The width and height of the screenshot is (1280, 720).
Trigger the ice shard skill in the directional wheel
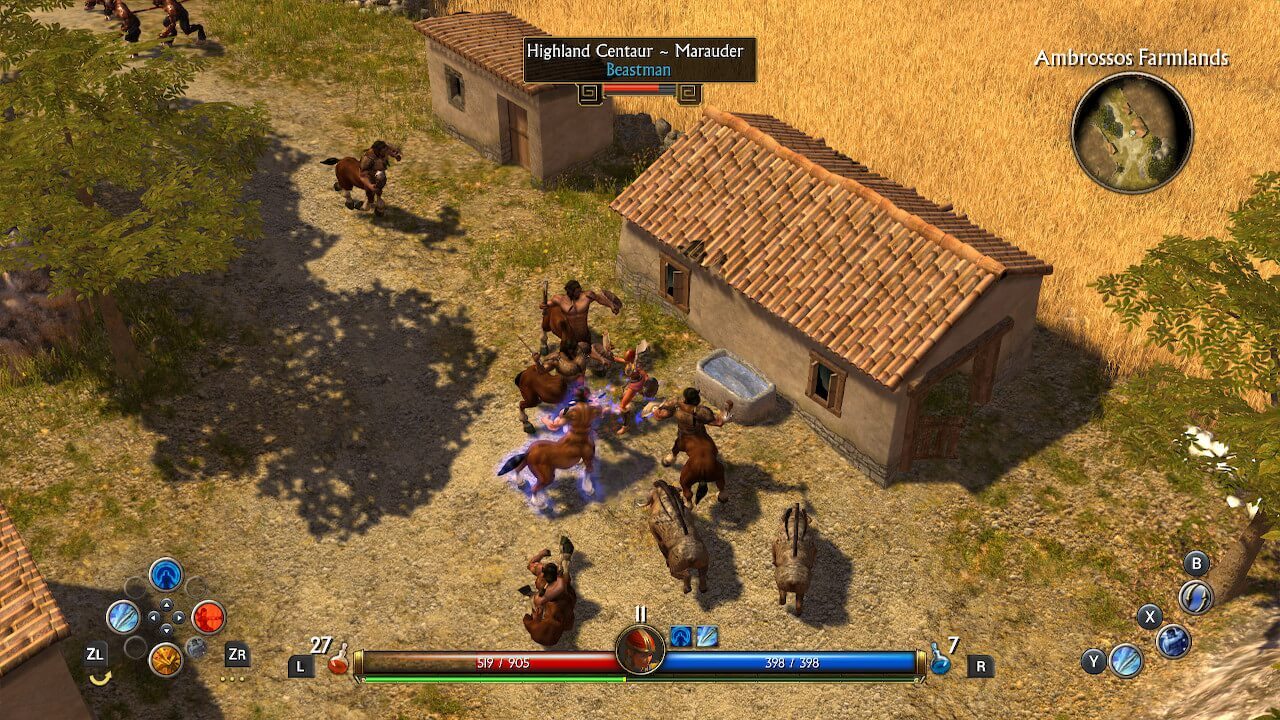[x=123, y=617]
